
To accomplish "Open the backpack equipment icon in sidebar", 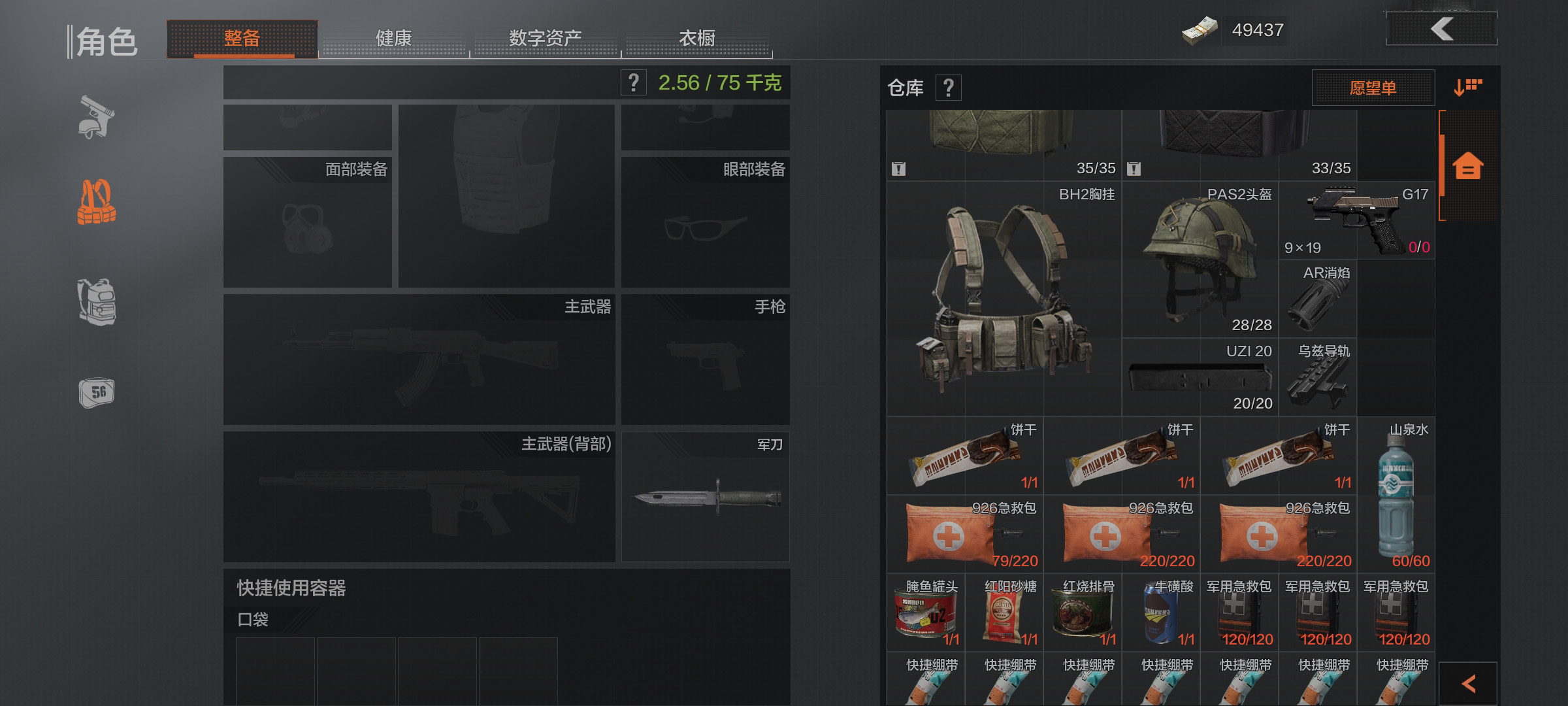I will pyautogui.click(x=98, y=304).
